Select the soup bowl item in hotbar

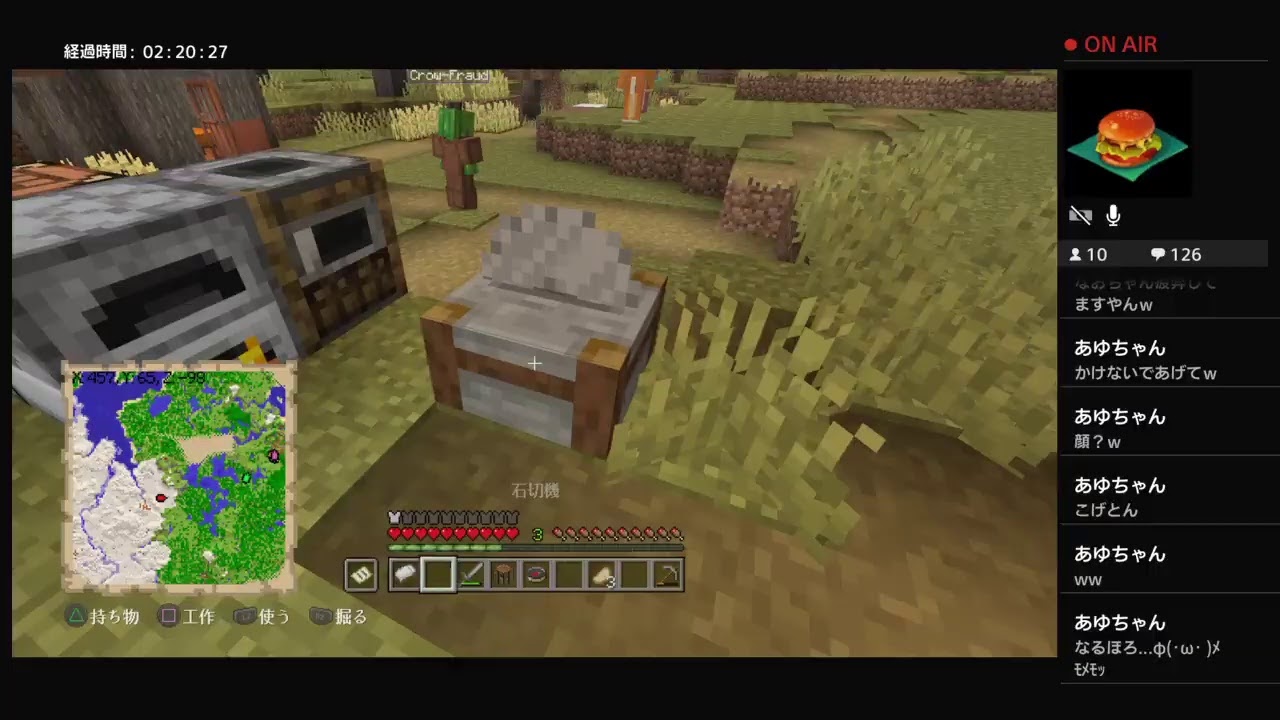[537, 574]
